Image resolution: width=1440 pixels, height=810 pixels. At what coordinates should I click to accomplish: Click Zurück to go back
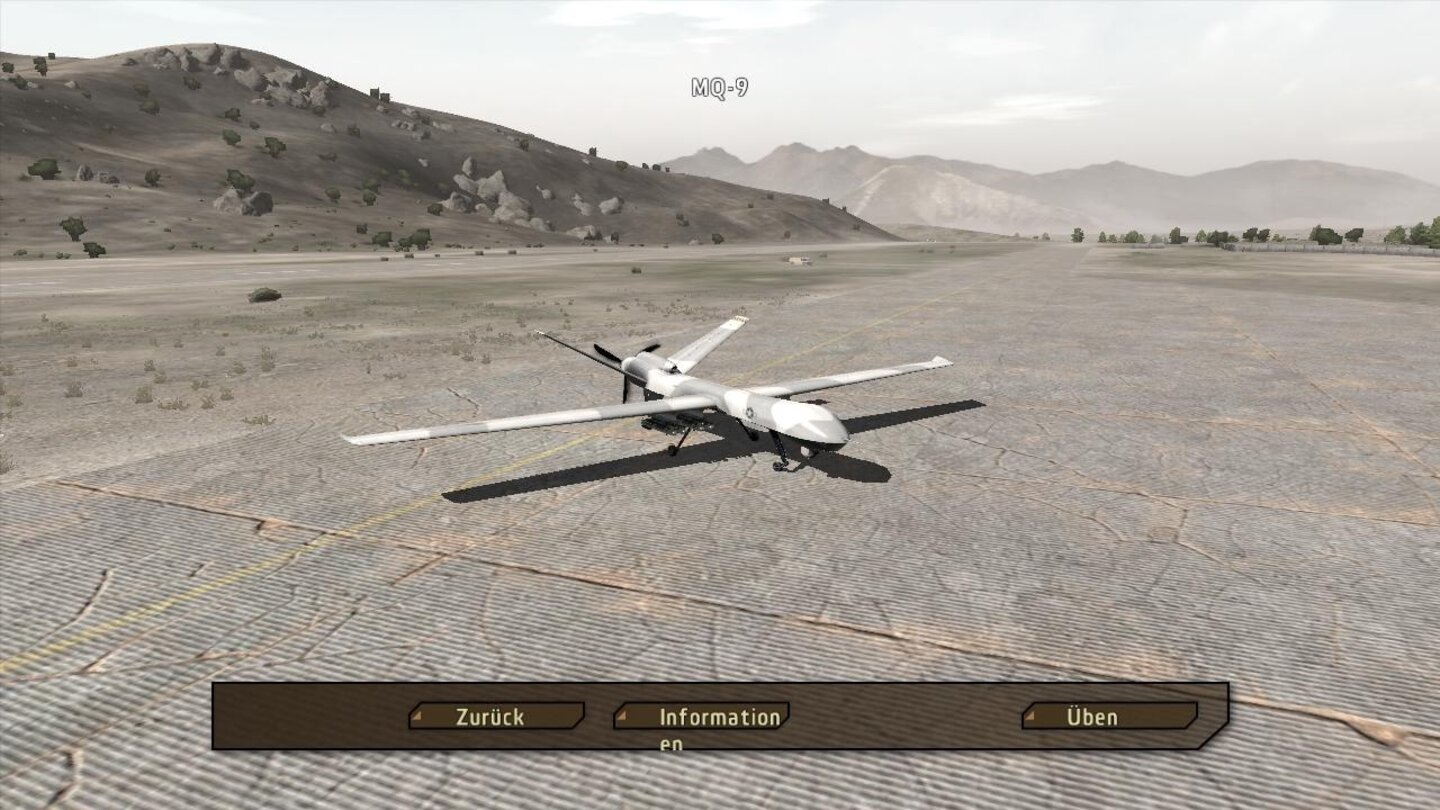click(488, 716)
